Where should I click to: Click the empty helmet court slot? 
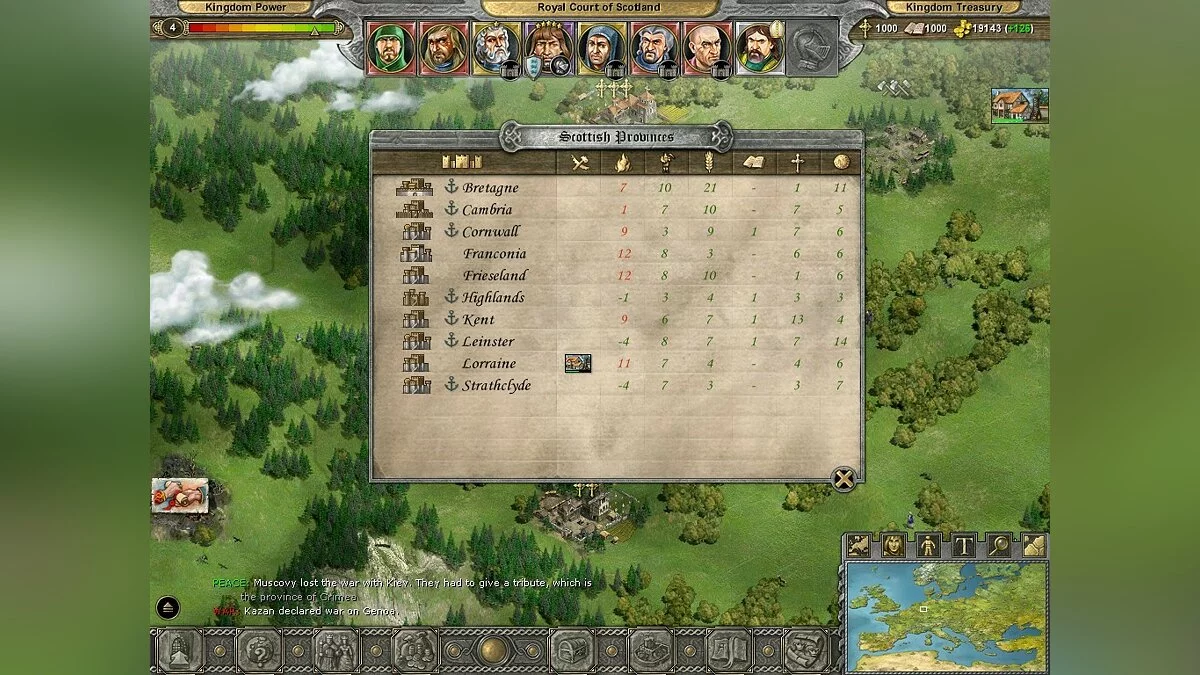pyautogui.click(x=811, y=47)
